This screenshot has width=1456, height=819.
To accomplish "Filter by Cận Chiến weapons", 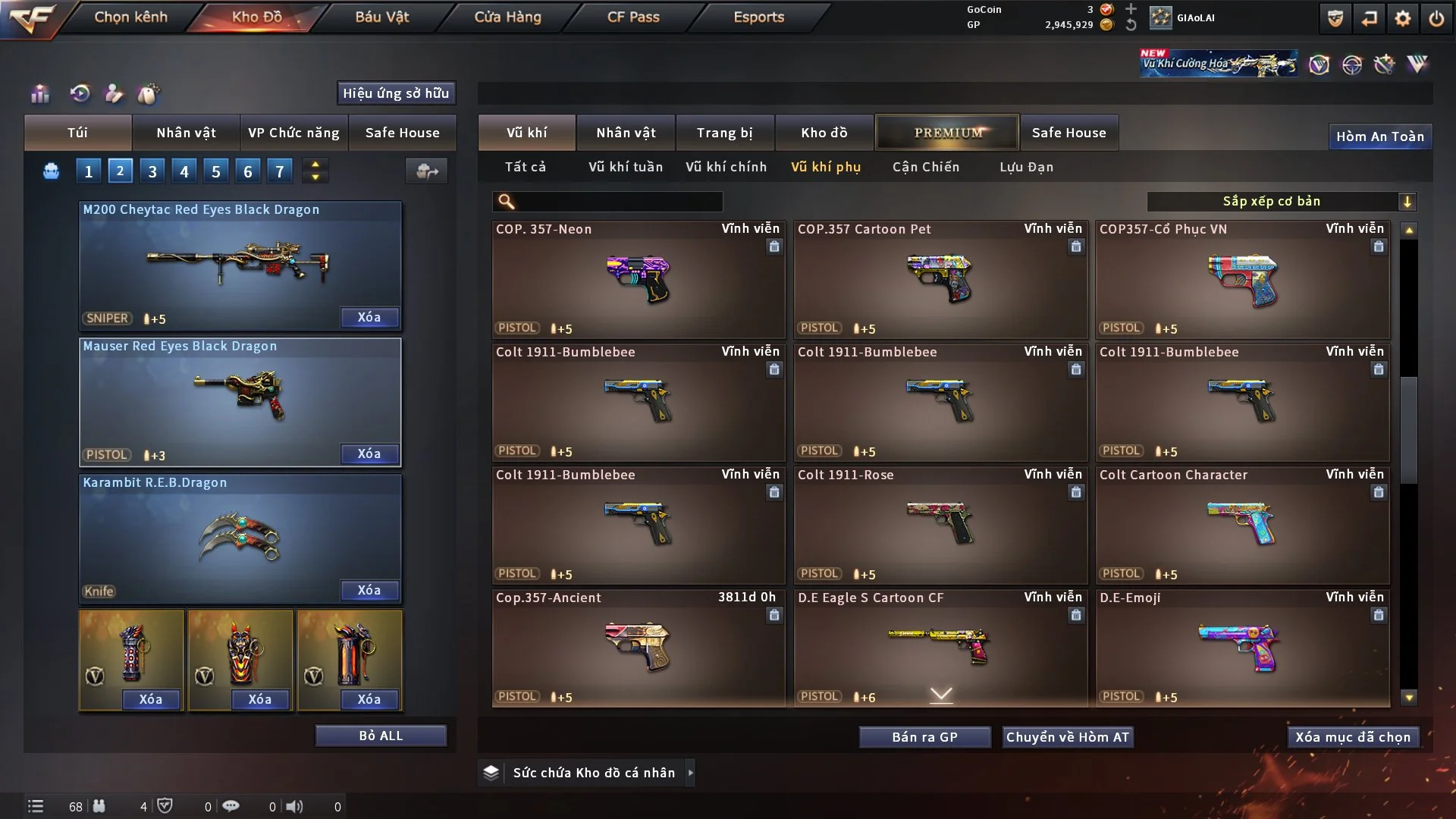I will (925, 167).
